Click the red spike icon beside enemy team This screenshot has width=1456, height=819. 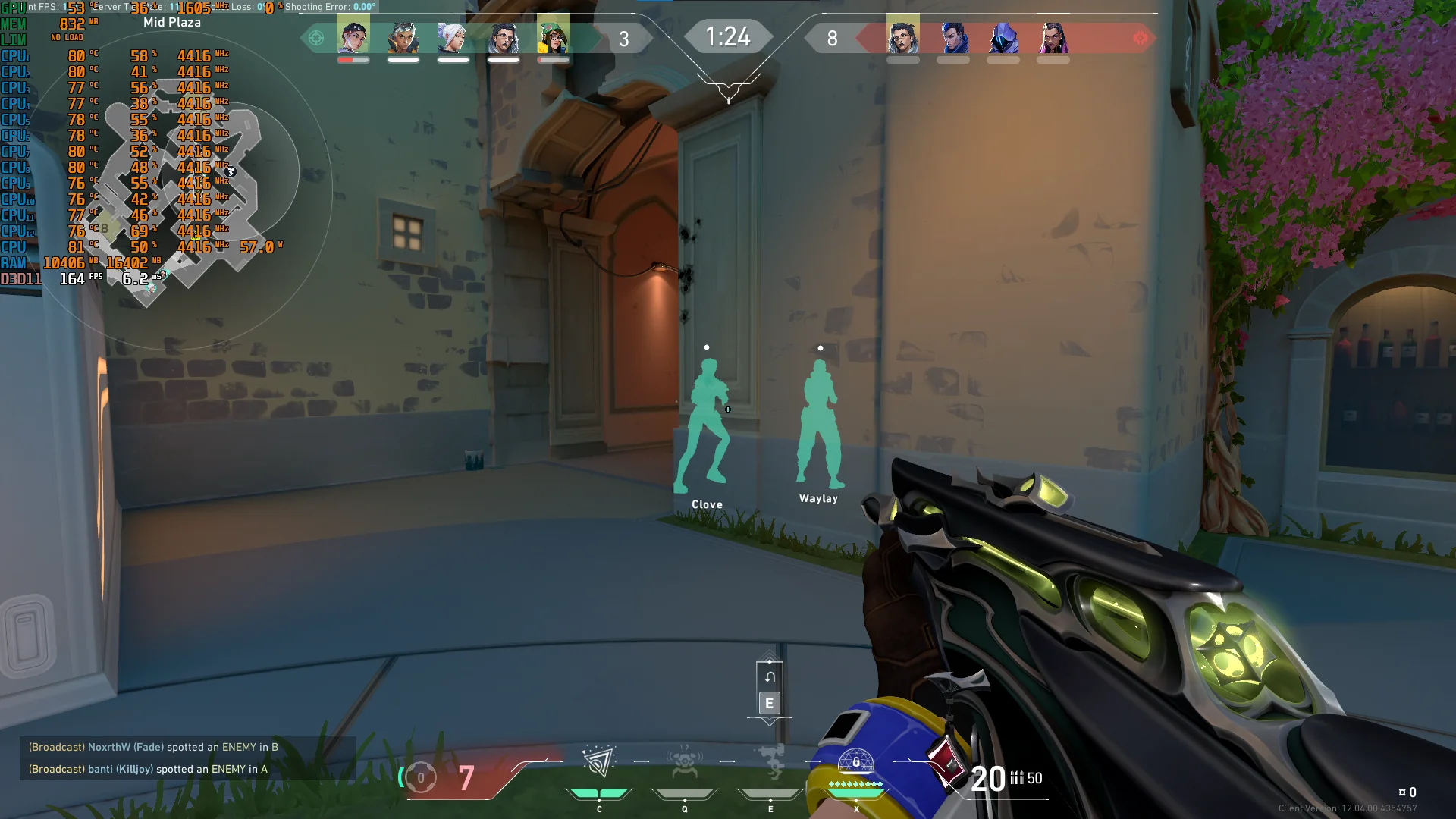pos(1140,38)
